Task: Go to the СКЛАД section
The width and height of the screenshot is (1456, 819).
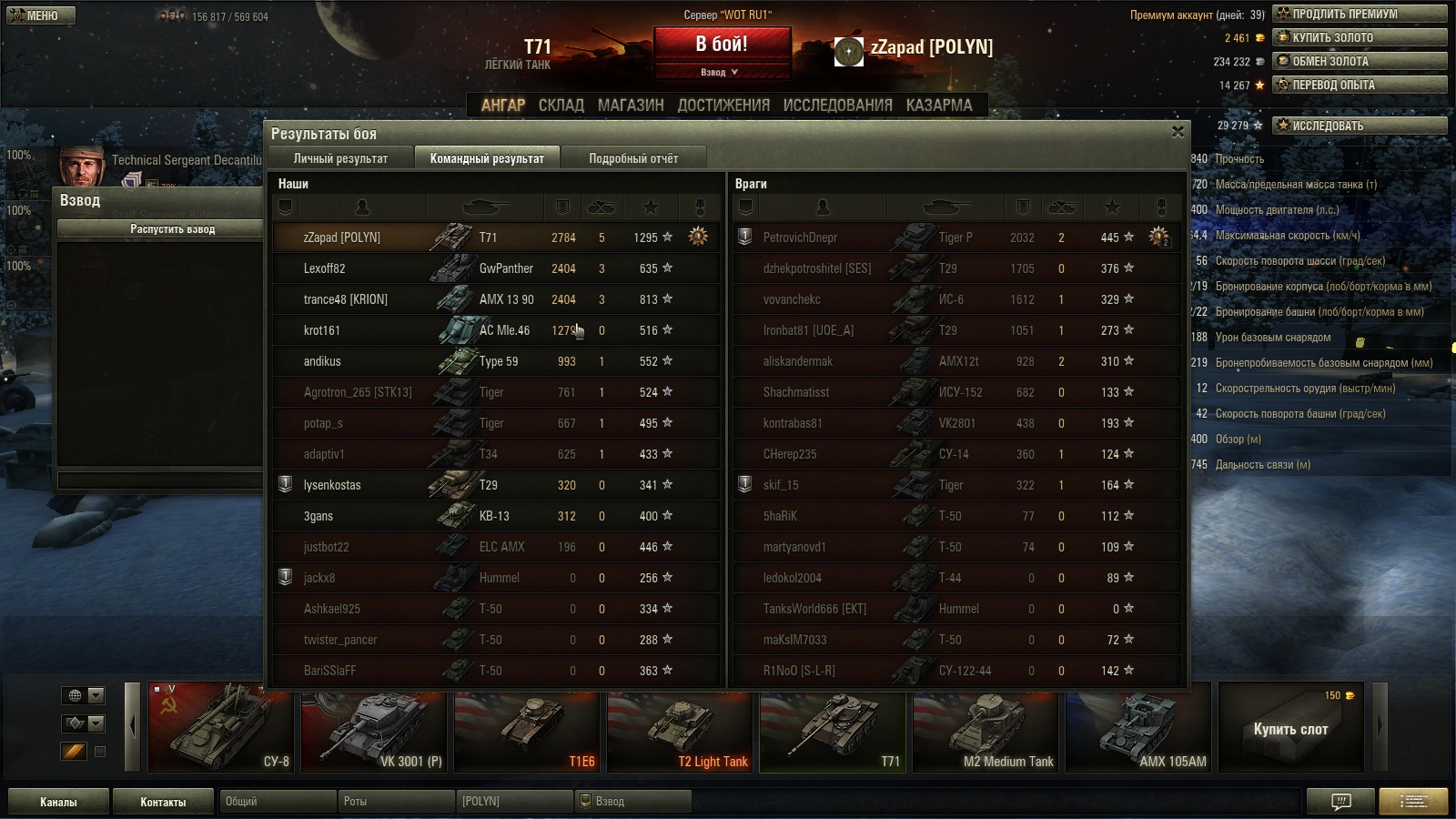Action: pyautogui.click(x=561, y=106)
